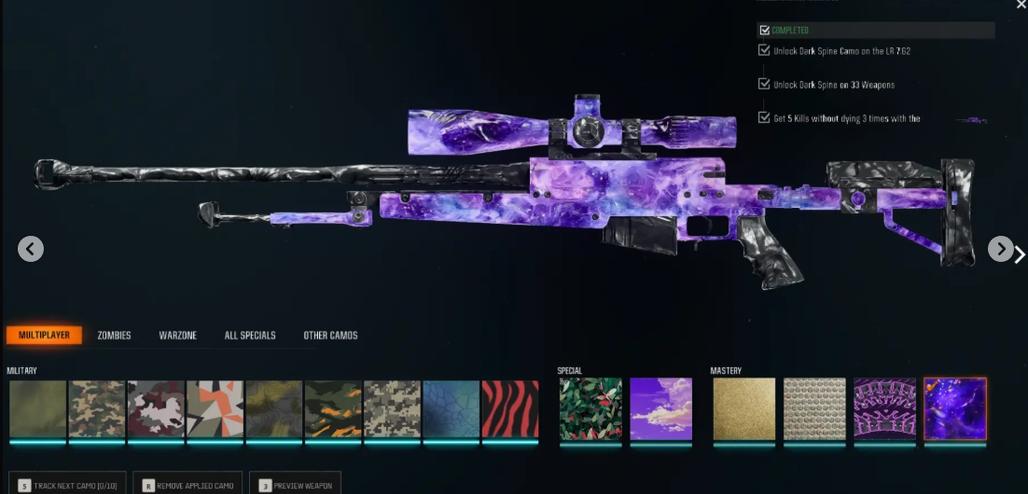Go to the previous weapon with left arrow

(x=30, y=249)
